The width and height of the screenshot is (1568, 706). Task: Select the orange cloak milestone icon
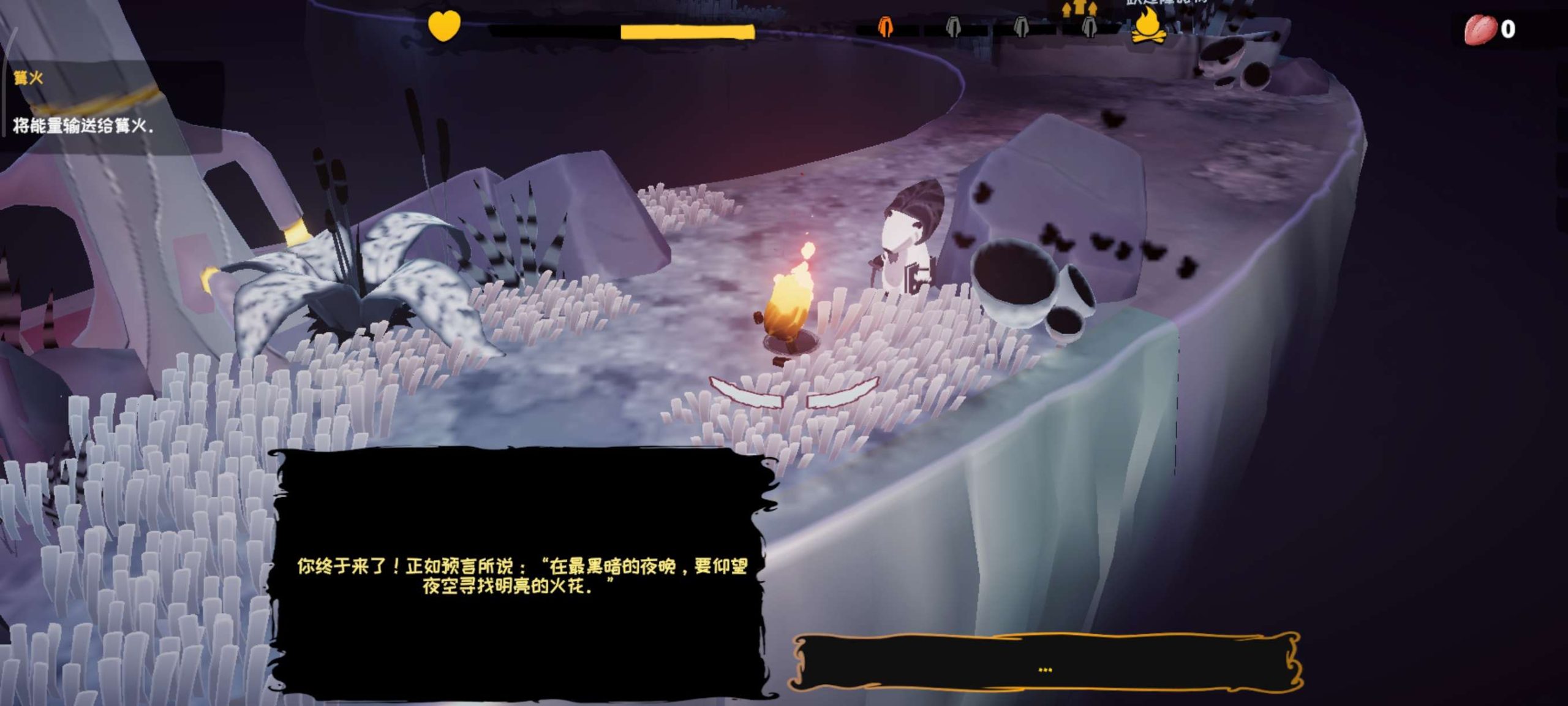pyautogui.click(x=885, y=28)
